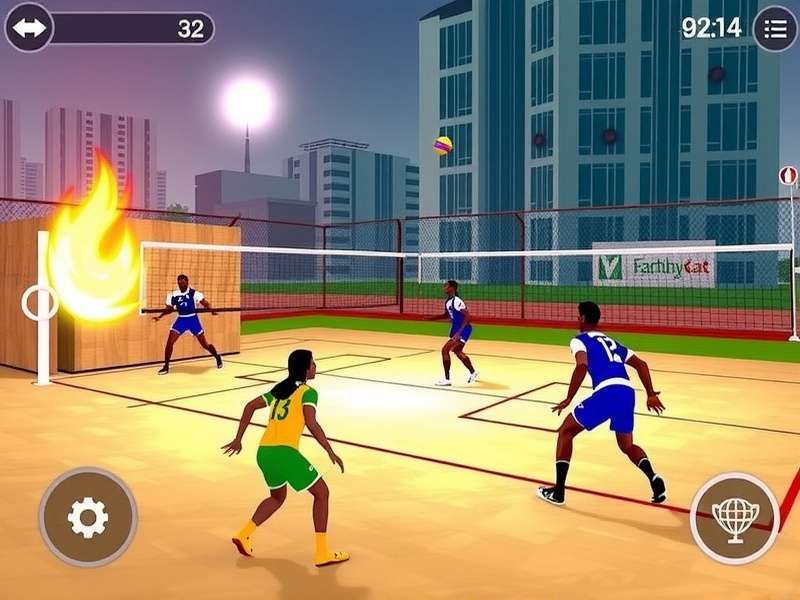Screen dimensions: 800x600
Task: Open the list menu icon
Action: point(774,28)
